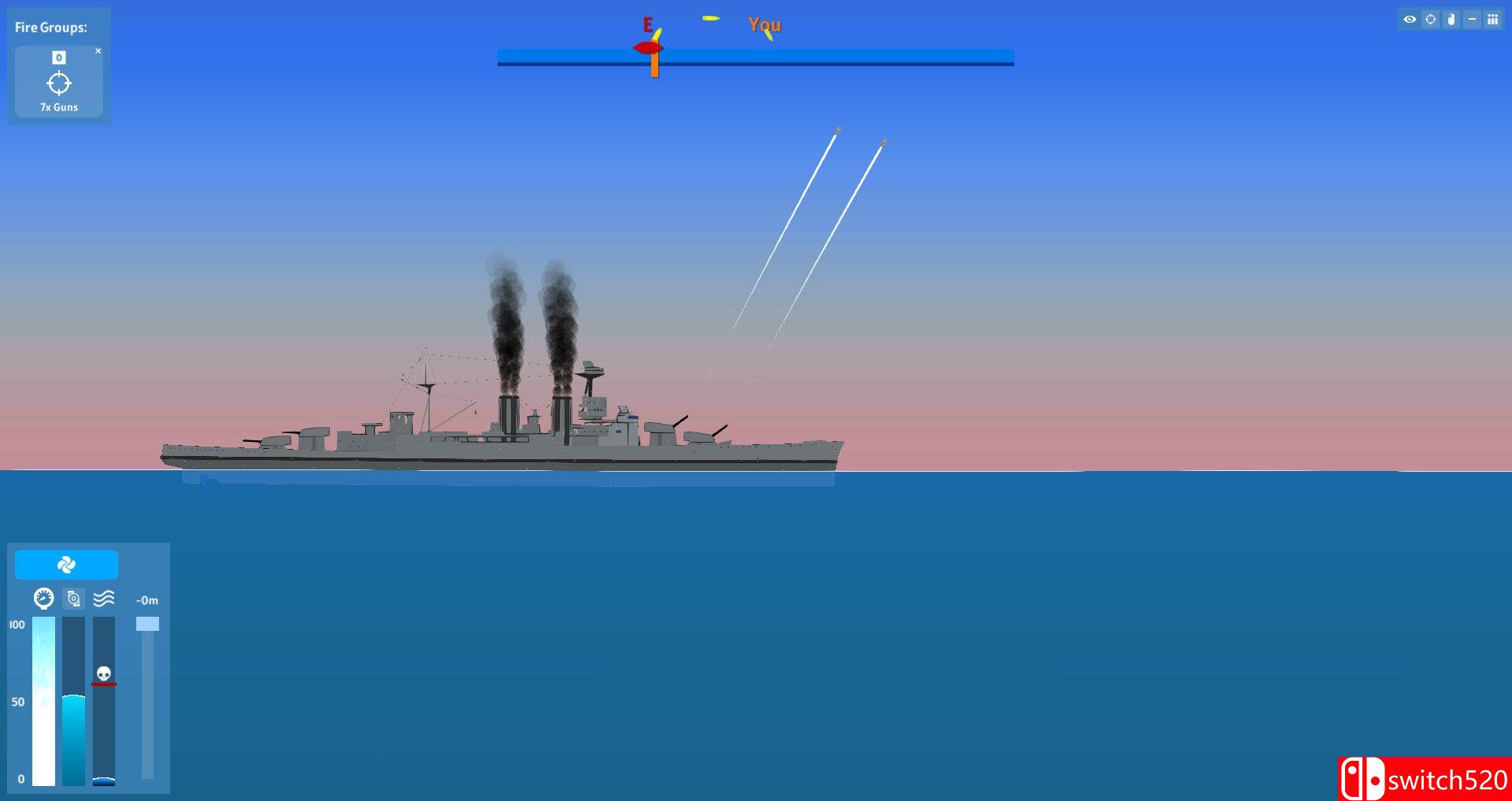Screen dimensions: 1512x801
Task: Click the crosshair icon in the Fire Groups panel
Action: coord(58,82)
